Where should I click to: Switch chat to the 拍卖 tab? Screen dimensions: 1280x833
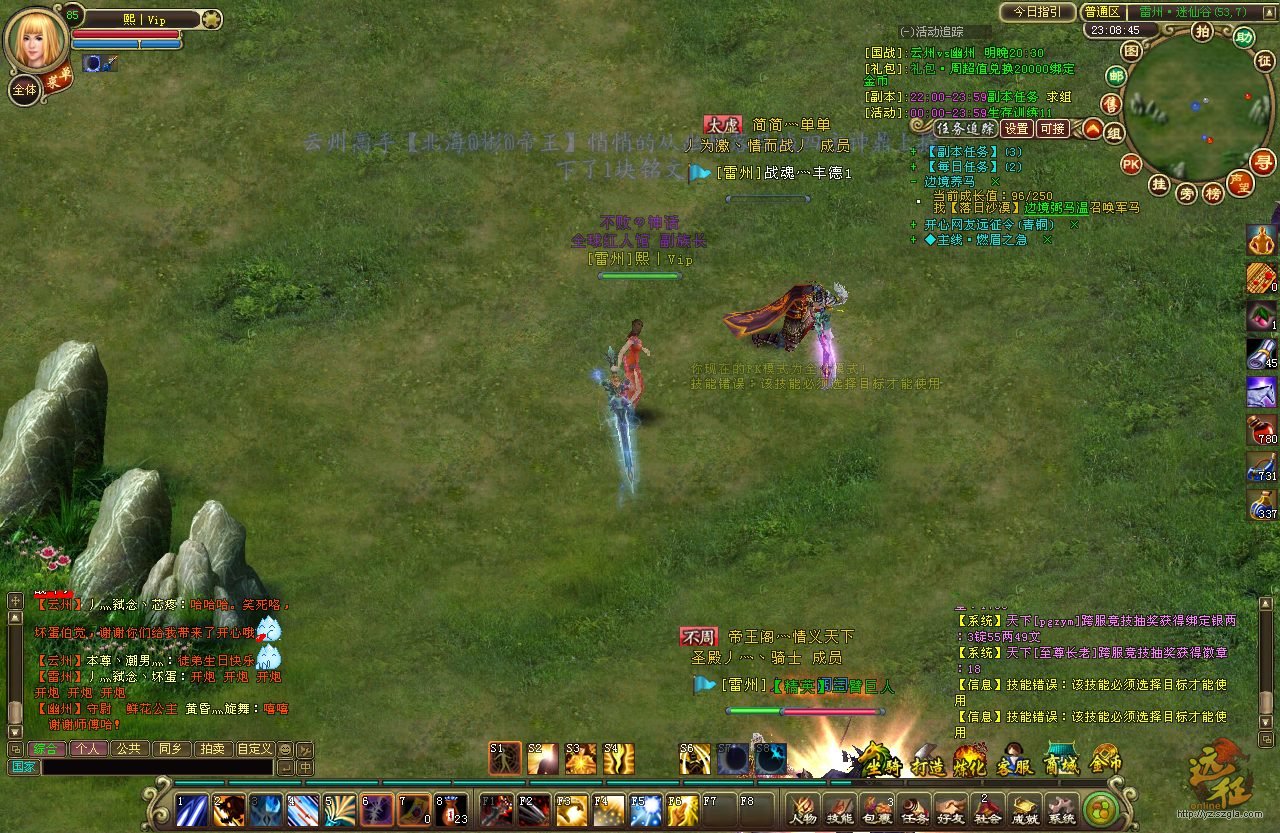211,748
